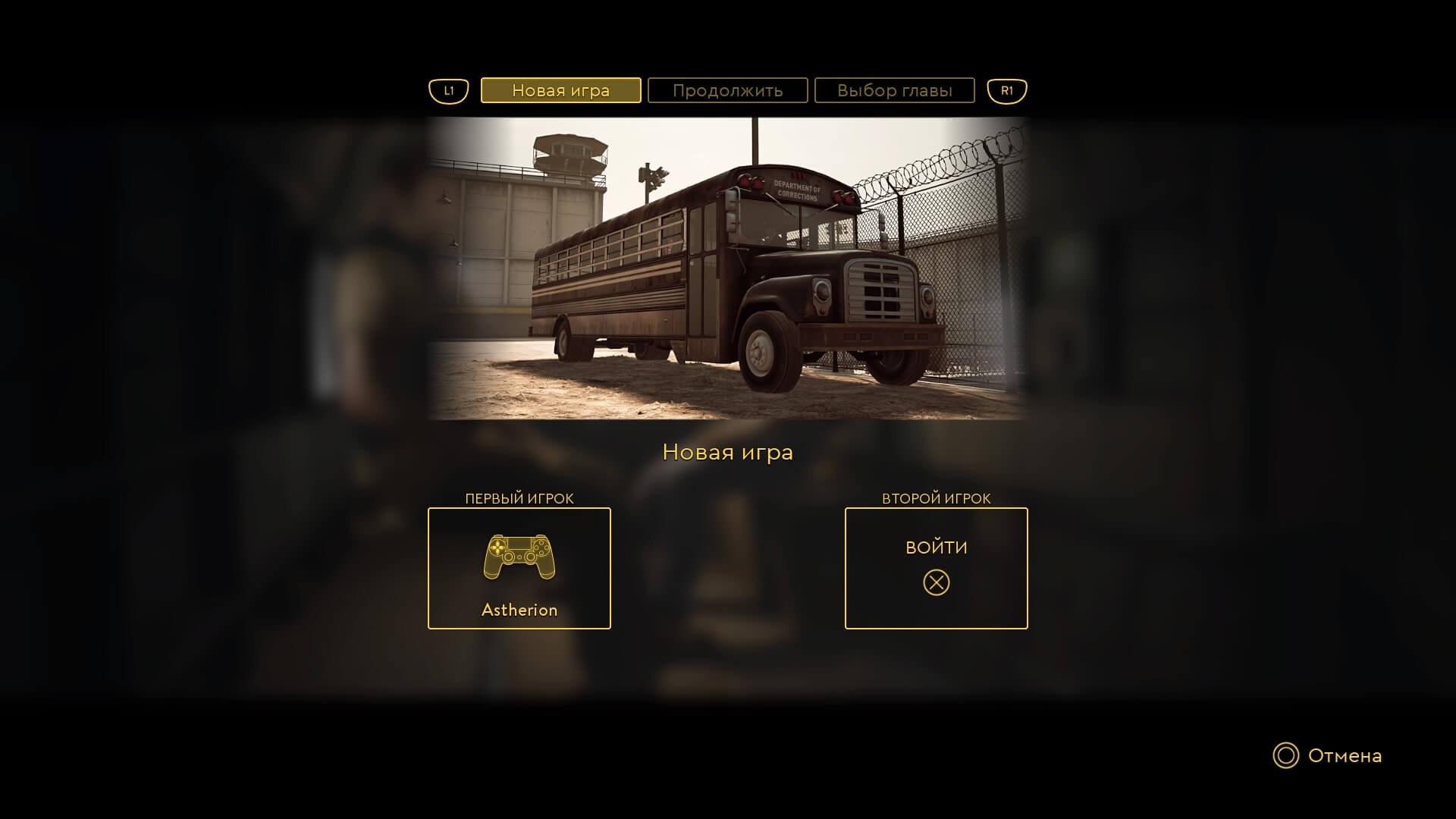The height and width of the screenshot is (819, 1456).
Task: Cancel with the Отмена button
Action: (1328, 755)
